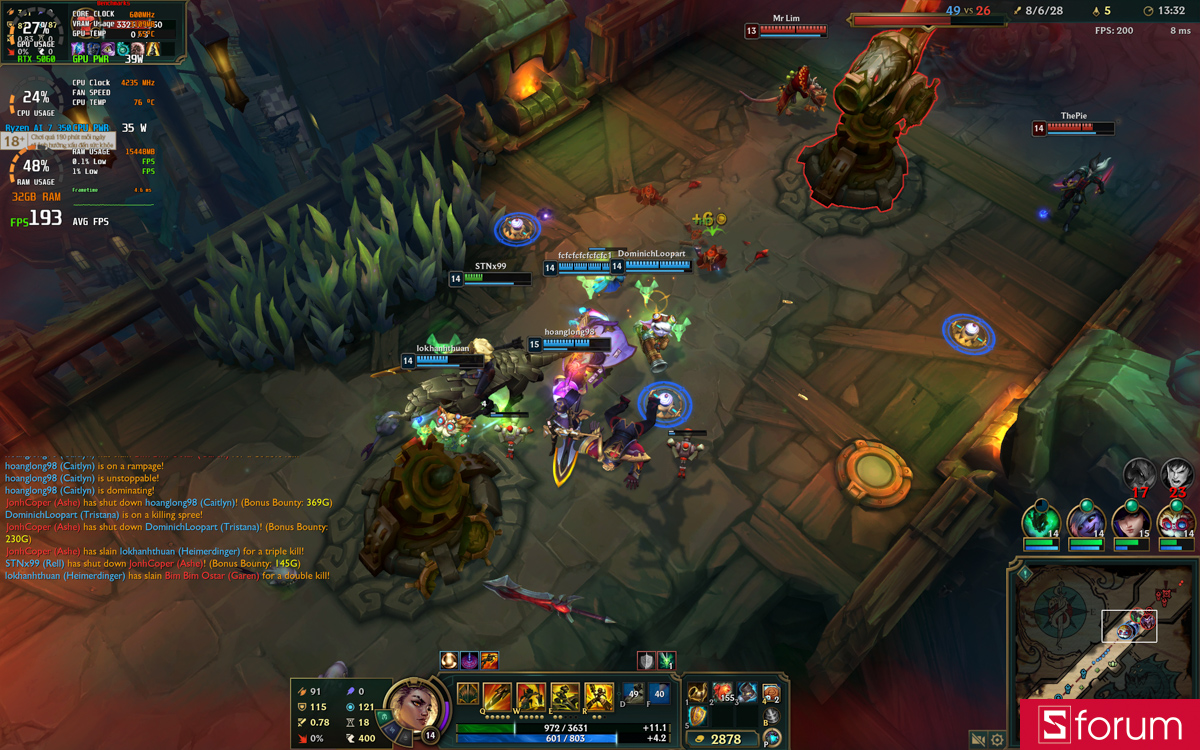Select the Caitlyn ally portrait
This screenshot has height=750, width=1200.
pyautogui.click(x=1130, y=521)
